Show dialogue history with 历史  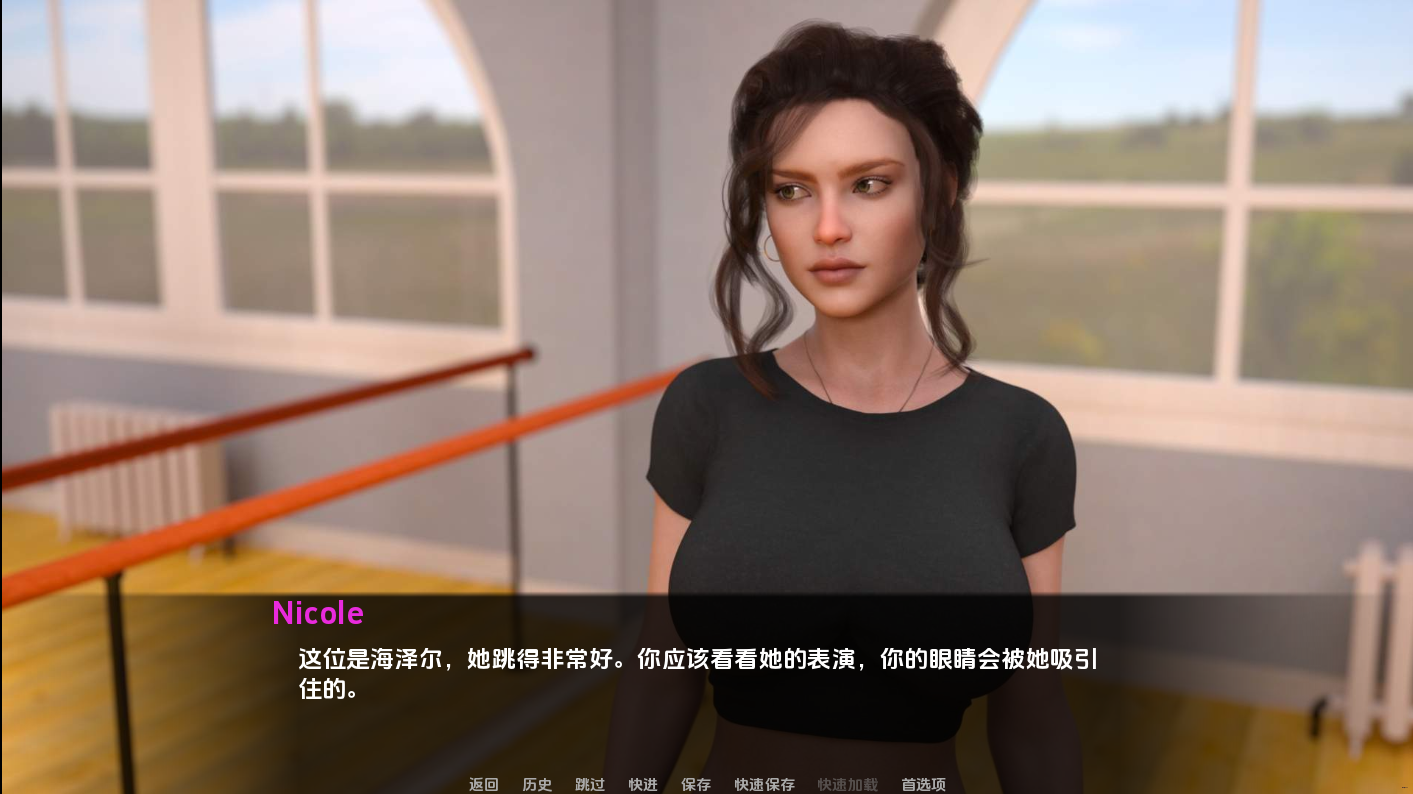[536, 785]
